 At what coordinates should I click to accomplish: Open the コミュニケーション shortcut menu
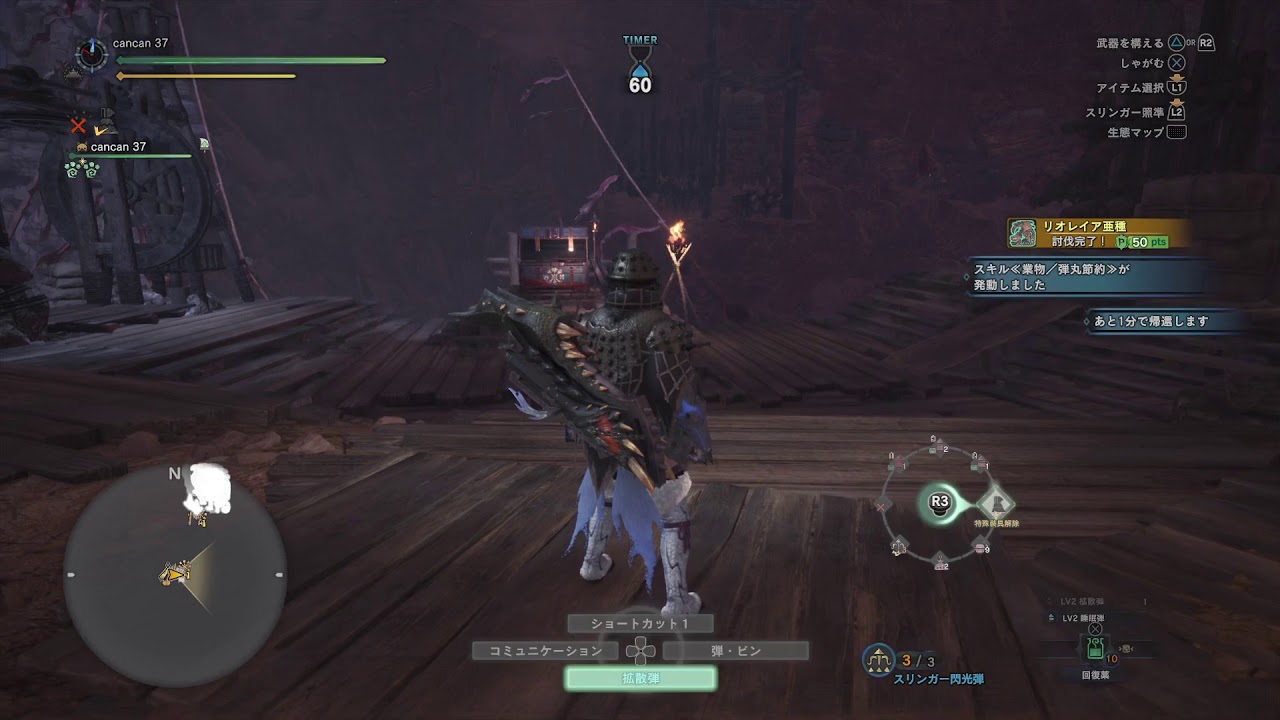tap(545, 651)
